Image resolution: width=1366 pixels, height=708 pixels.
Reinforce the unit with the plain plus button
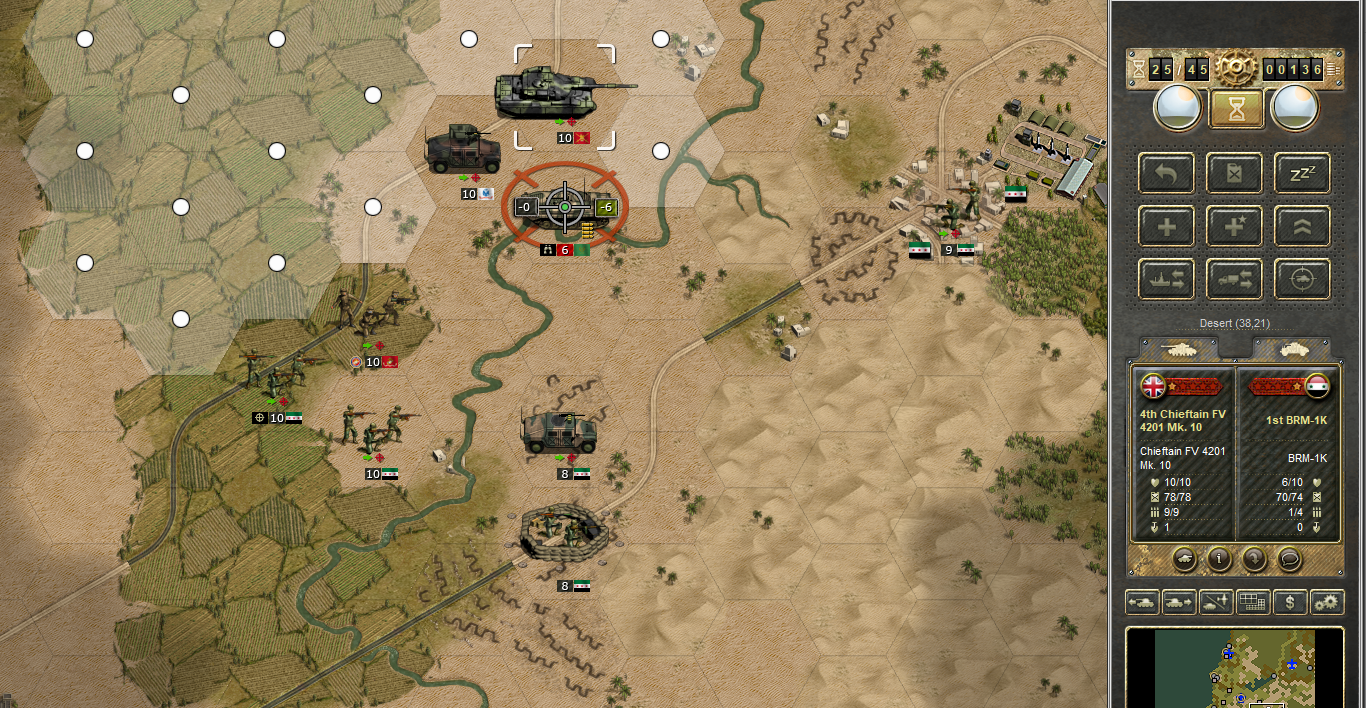pyautogui.click(x=1166, y=226)
